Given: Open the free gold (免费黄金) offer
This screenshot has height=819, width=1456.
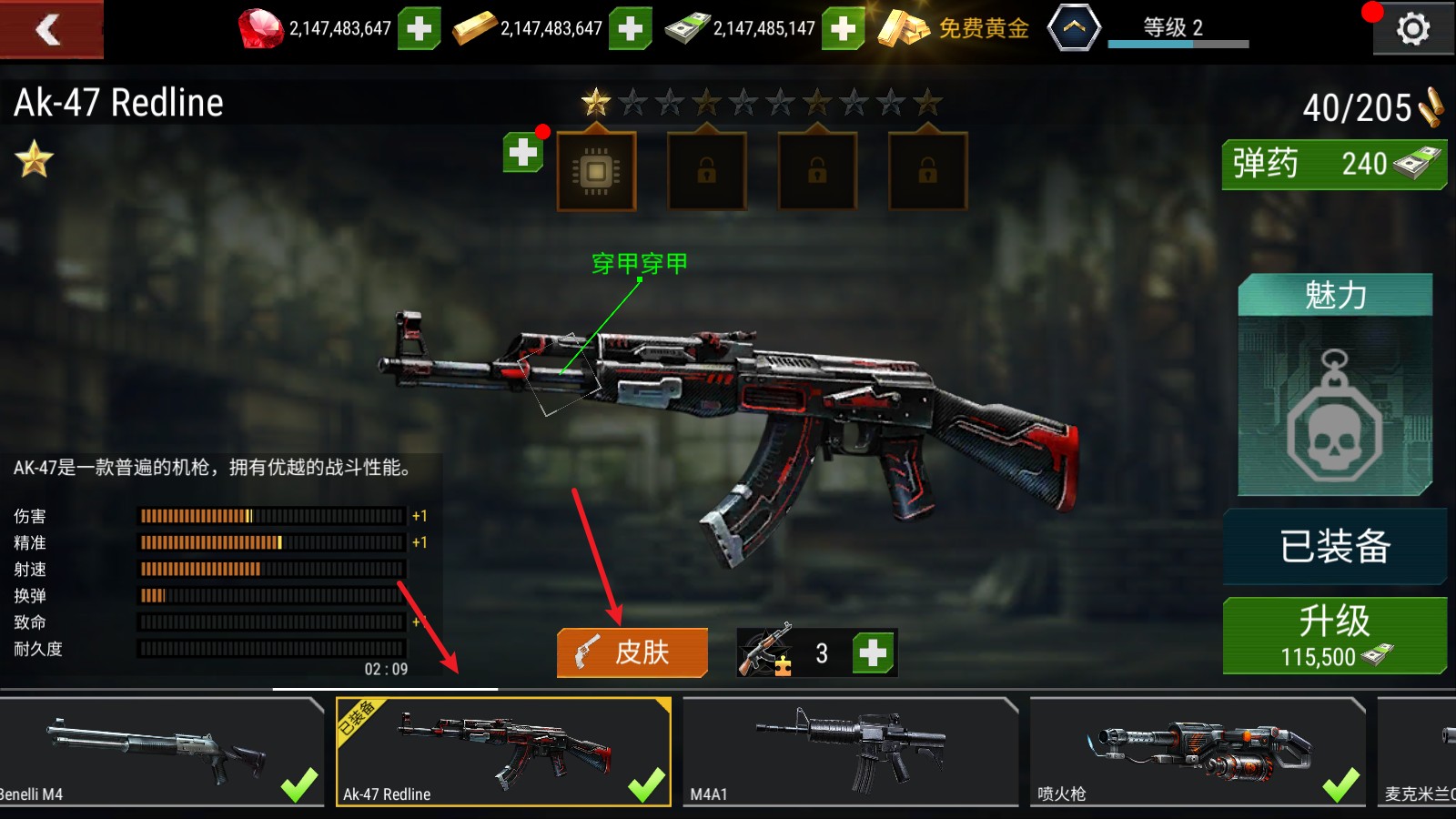Looking at the screenshot, I should [x=954, y=29].
